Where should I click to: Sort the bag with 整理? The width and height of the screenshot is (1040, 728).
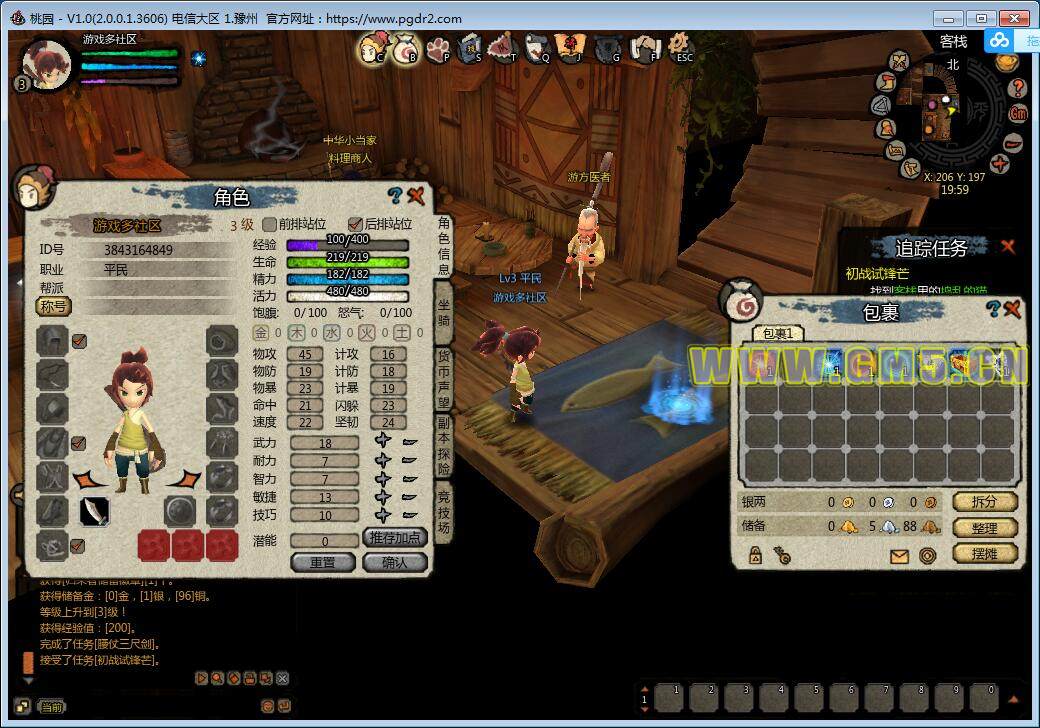click(x=984, y=527)
